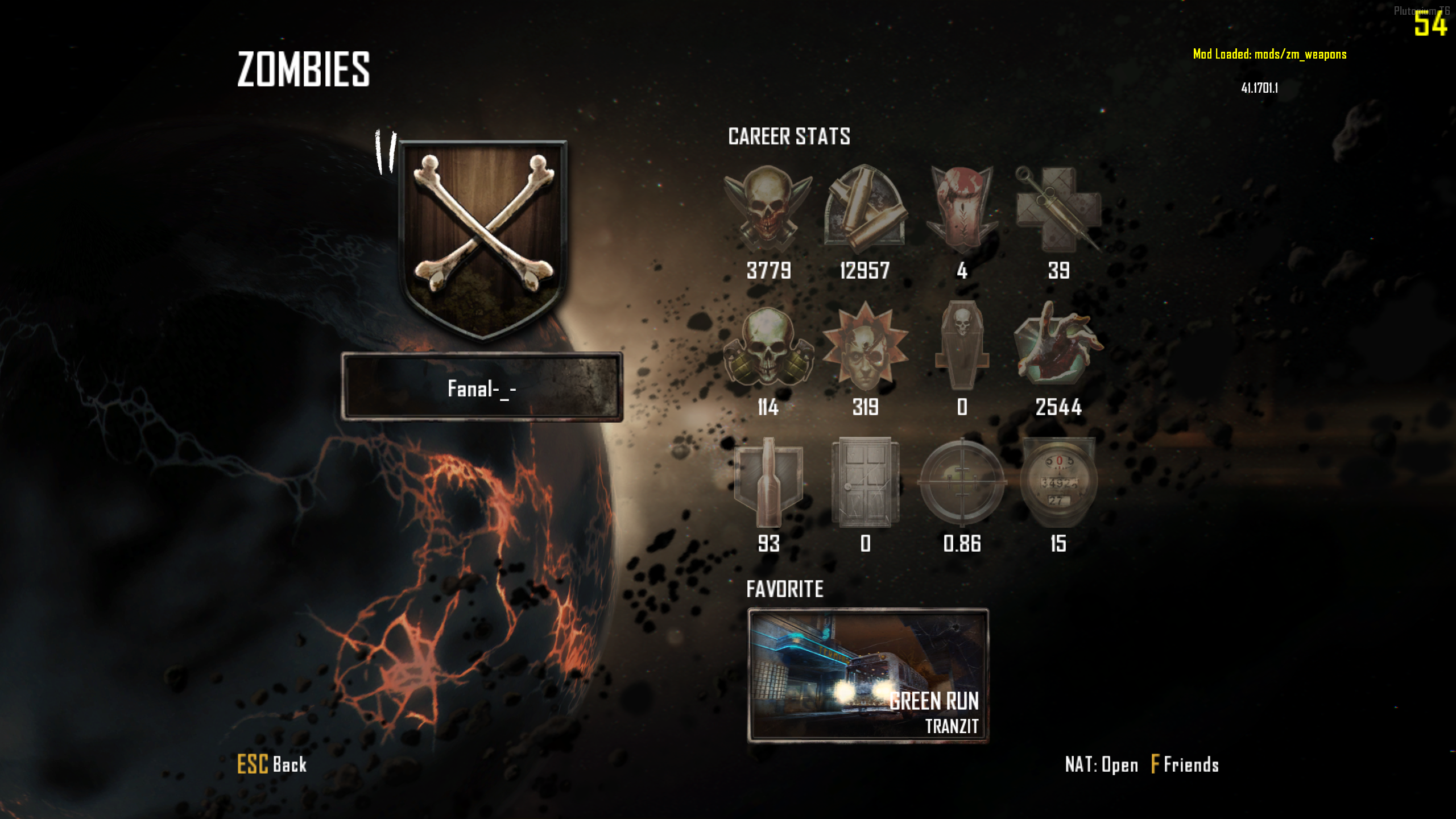Image resolution: width=1456 pixels, height=819 pixels.
Task: Open the Friends list
Action: [1185, 764]
